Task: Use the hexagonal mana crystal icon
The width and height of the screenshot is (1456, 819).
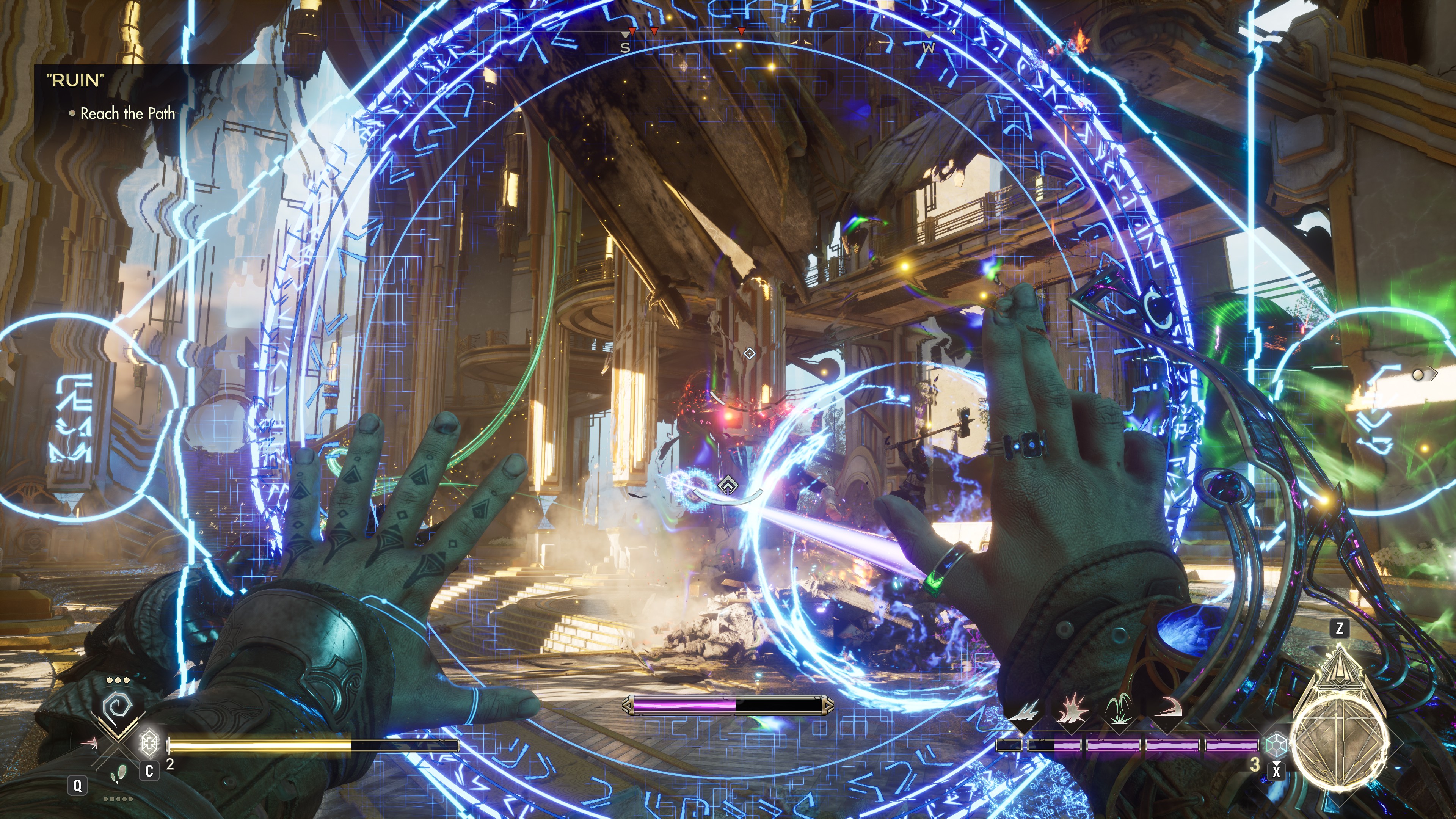Action: pyautogui.click(x=1276, y=744)
